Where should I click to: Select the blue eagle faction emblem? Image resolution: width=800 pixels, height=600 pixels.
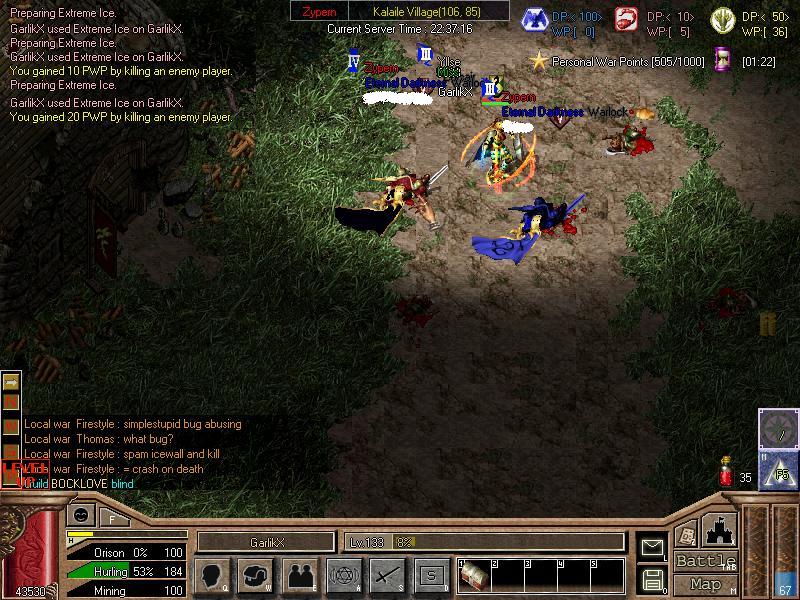[535, 20]
